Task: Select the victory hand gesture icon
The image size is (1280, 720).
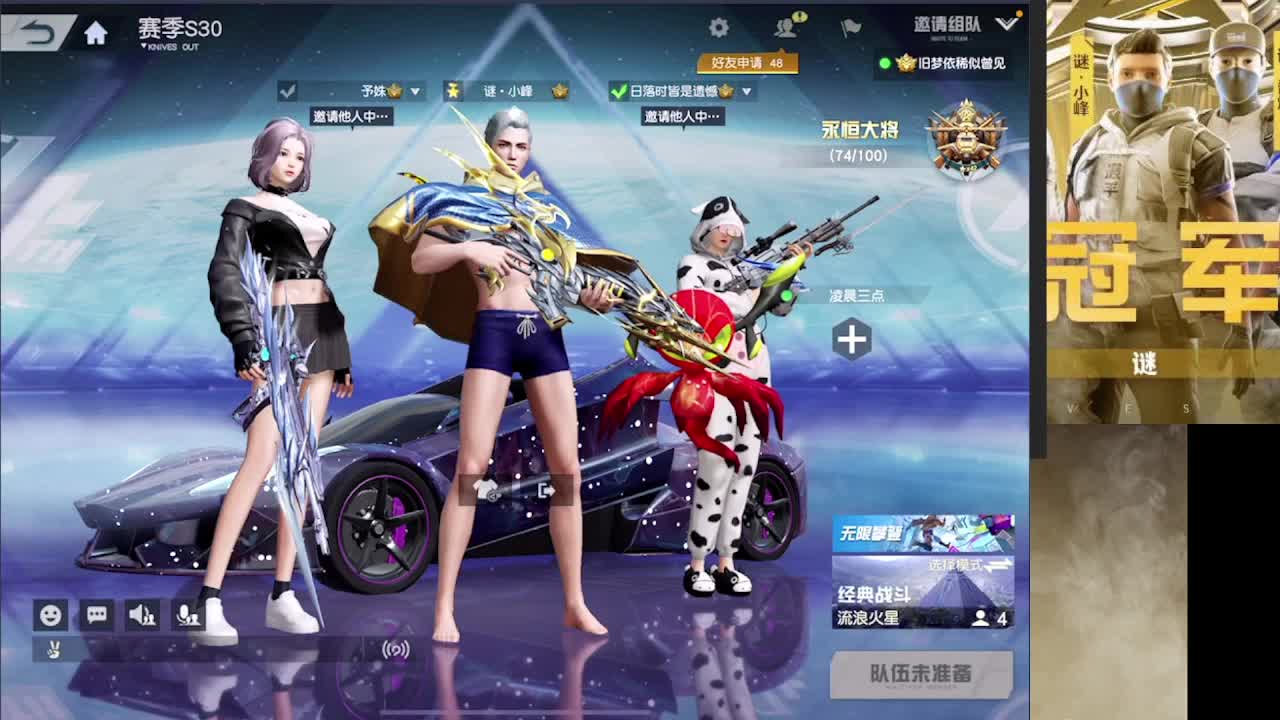Action: tap(53, 651)
